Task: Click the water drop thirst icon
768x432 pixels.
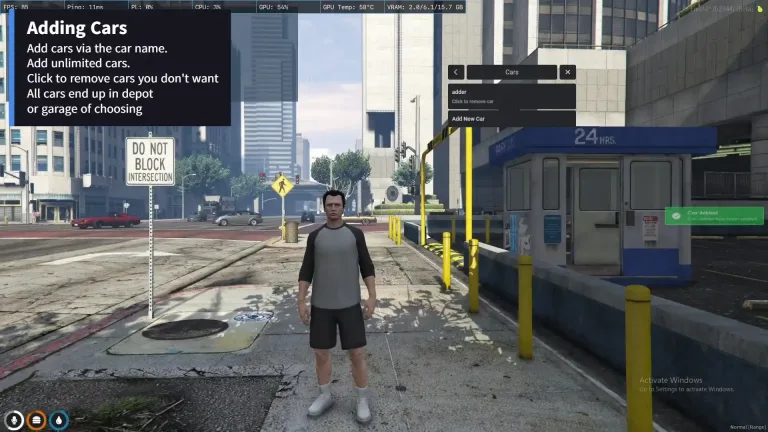Action: (59, 420)
